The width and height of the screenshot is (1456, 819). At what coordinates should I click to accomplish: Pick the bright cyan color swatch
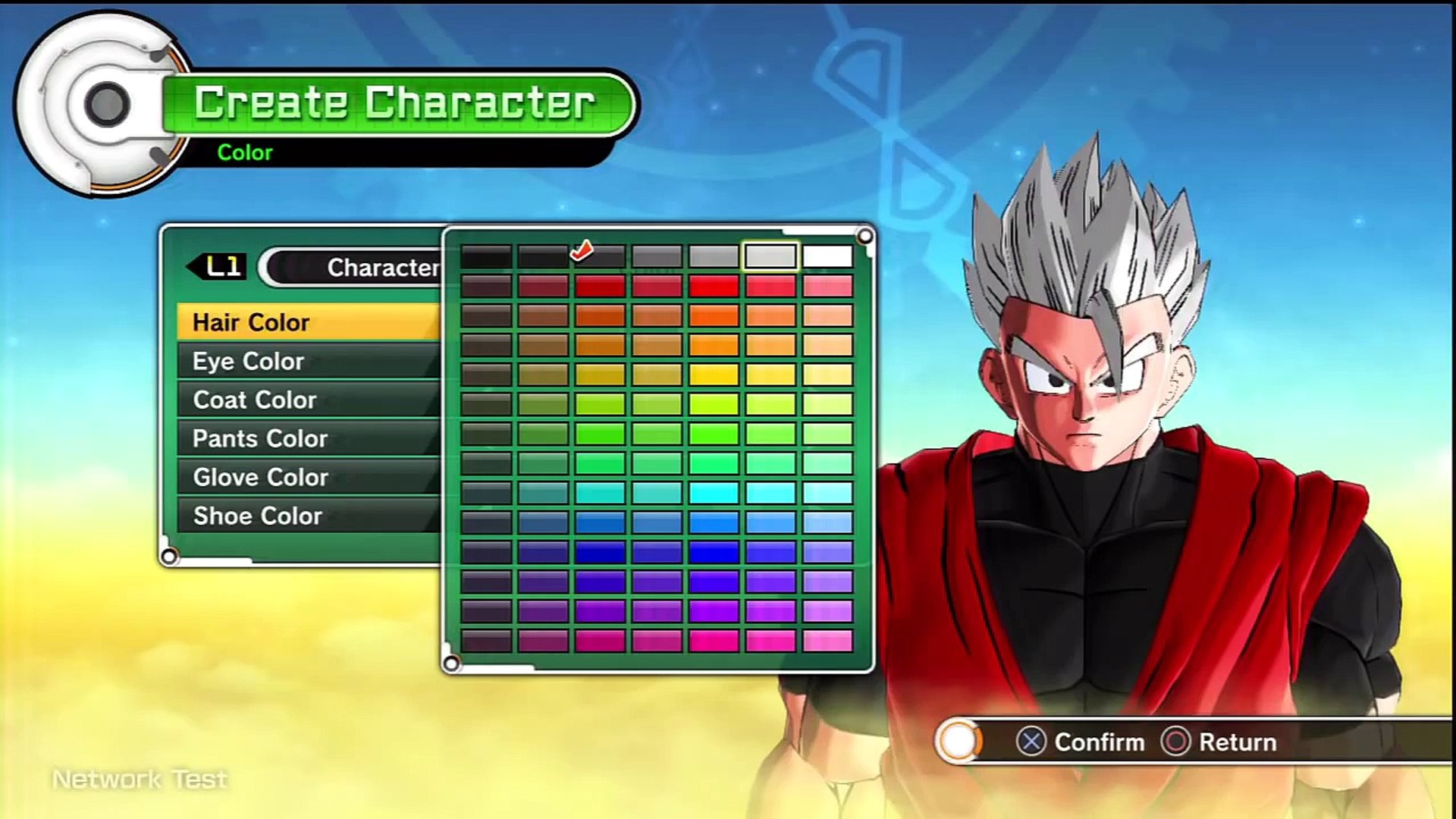pos(714,493)
